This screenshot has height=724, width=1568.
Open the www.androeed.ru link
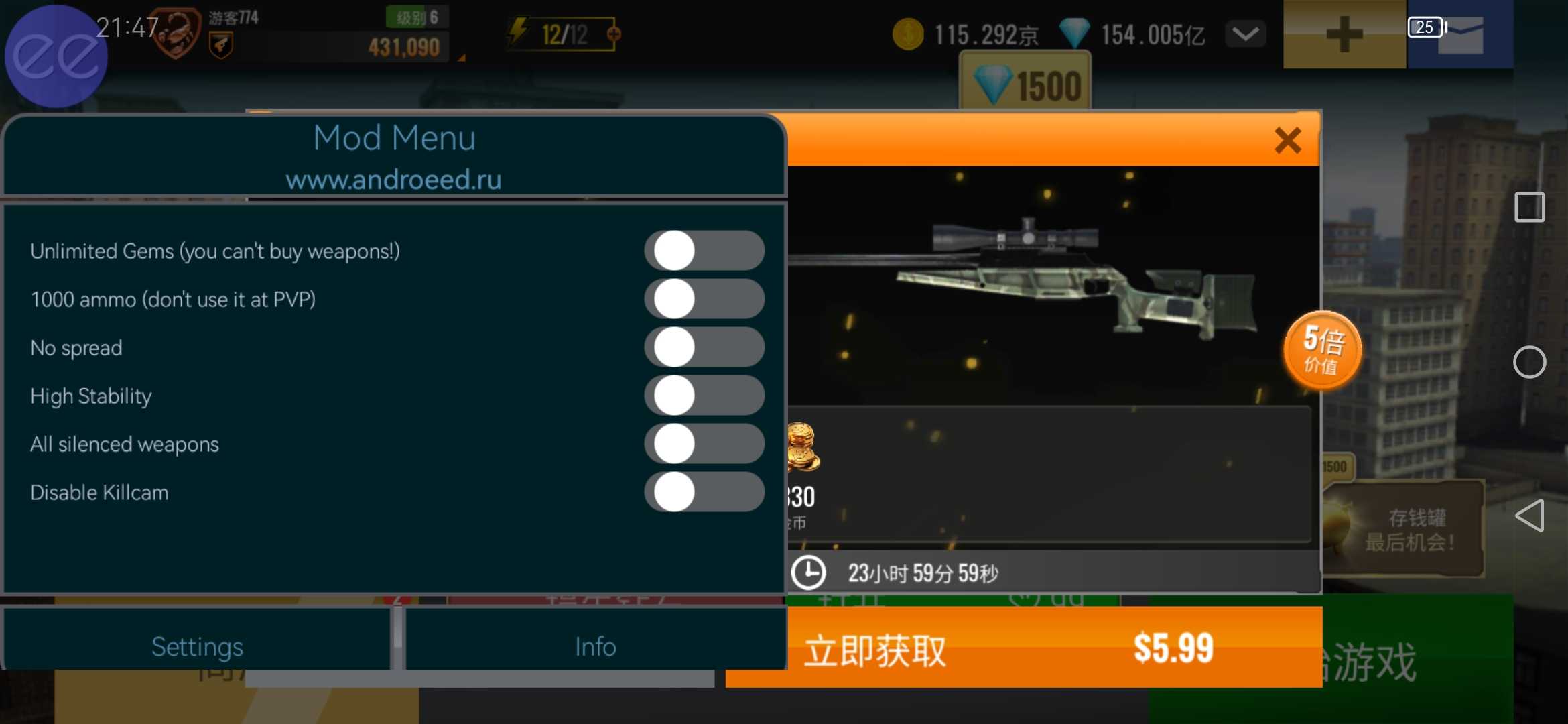[394, 180]
